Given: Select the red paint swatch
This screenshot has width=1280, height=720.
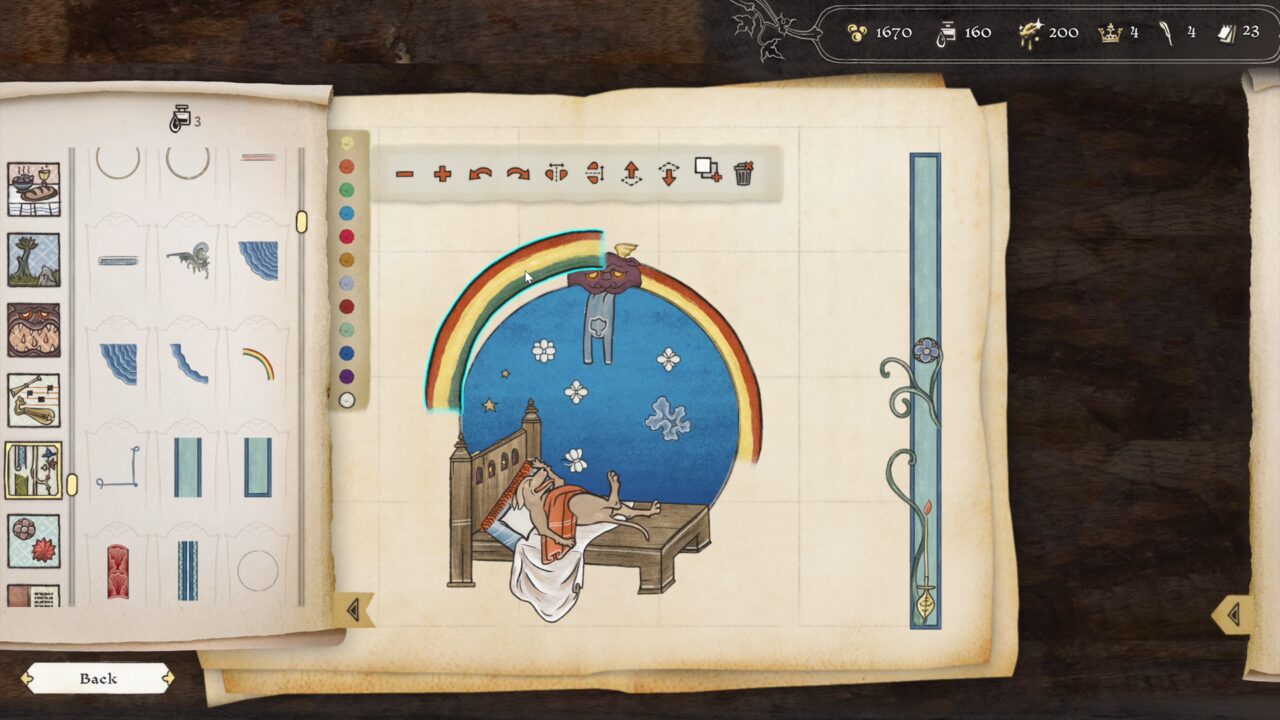Looking at the screenshot, I should 346,235.
